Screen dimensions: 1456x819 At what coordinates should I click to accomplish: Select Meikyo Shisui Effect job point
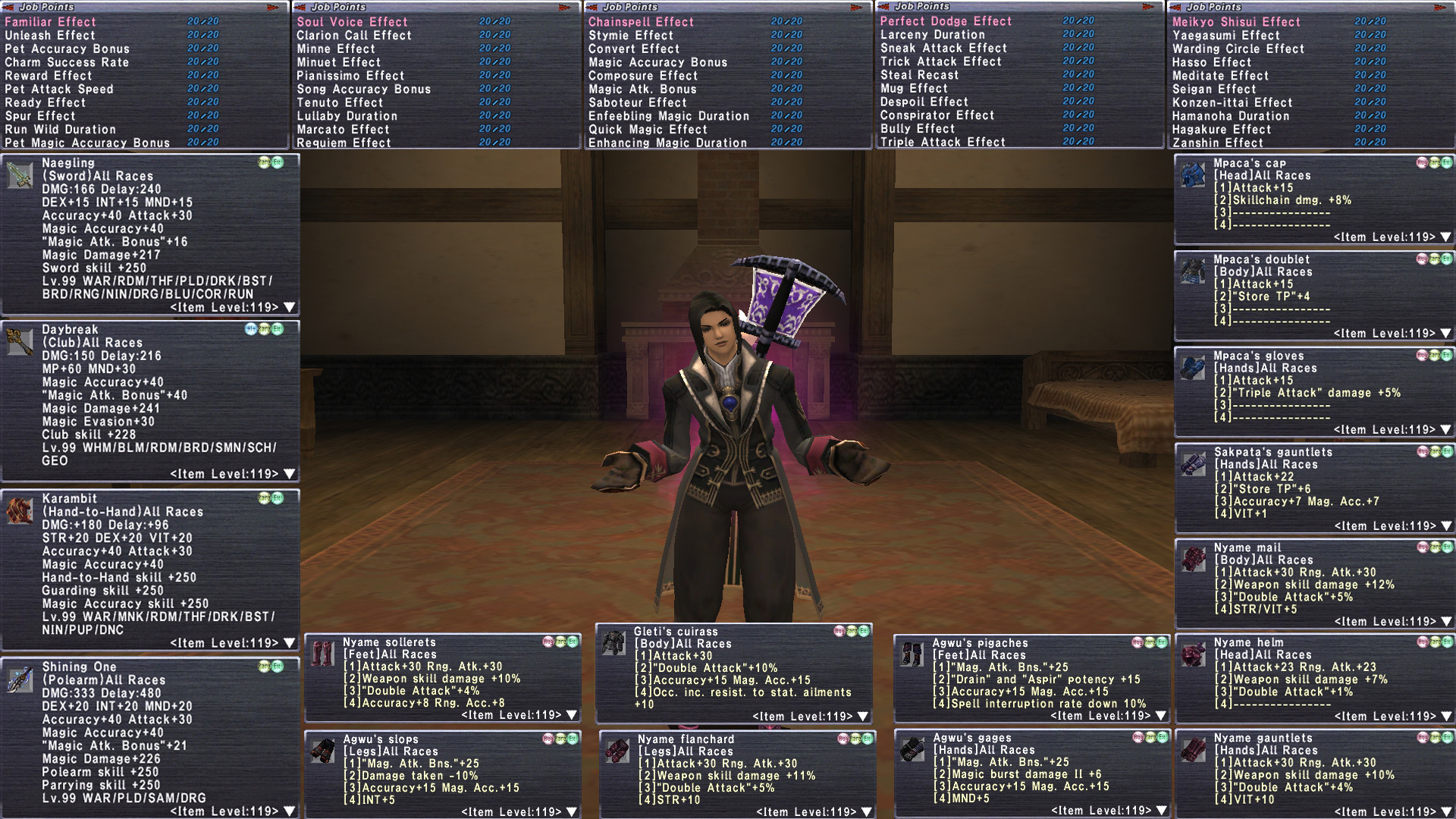pyautogui.click(x=1236, y=22)
